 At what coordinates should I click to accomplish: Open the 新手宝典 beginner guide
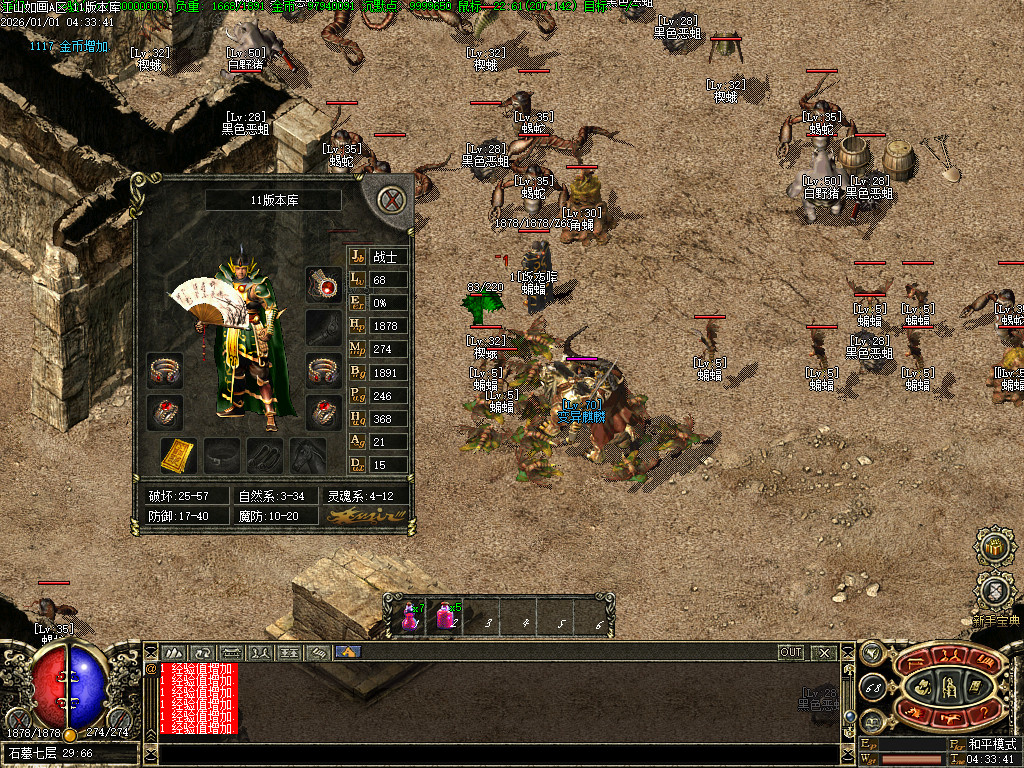tap(994, 592)
